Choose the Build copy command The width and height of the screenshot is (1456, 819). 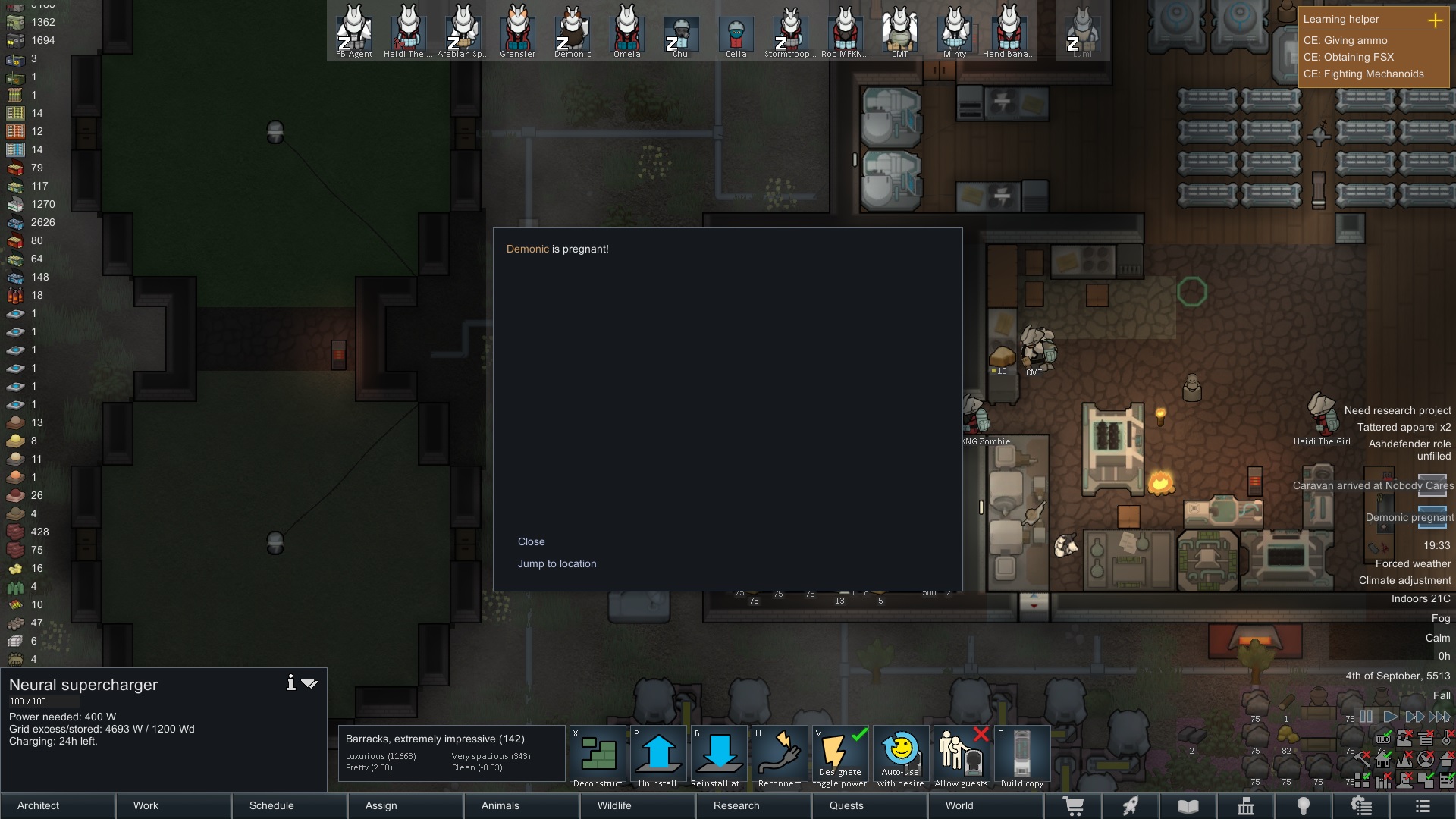[x=1022, y=756]
